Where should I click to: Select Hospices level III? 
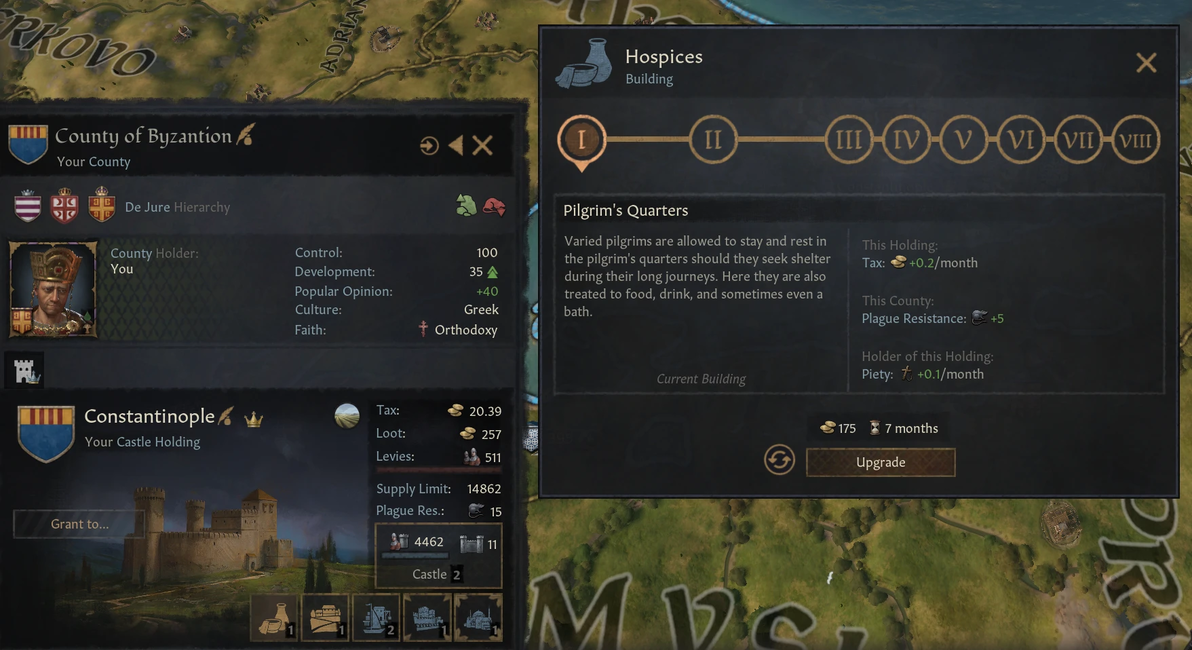[848, 139]
